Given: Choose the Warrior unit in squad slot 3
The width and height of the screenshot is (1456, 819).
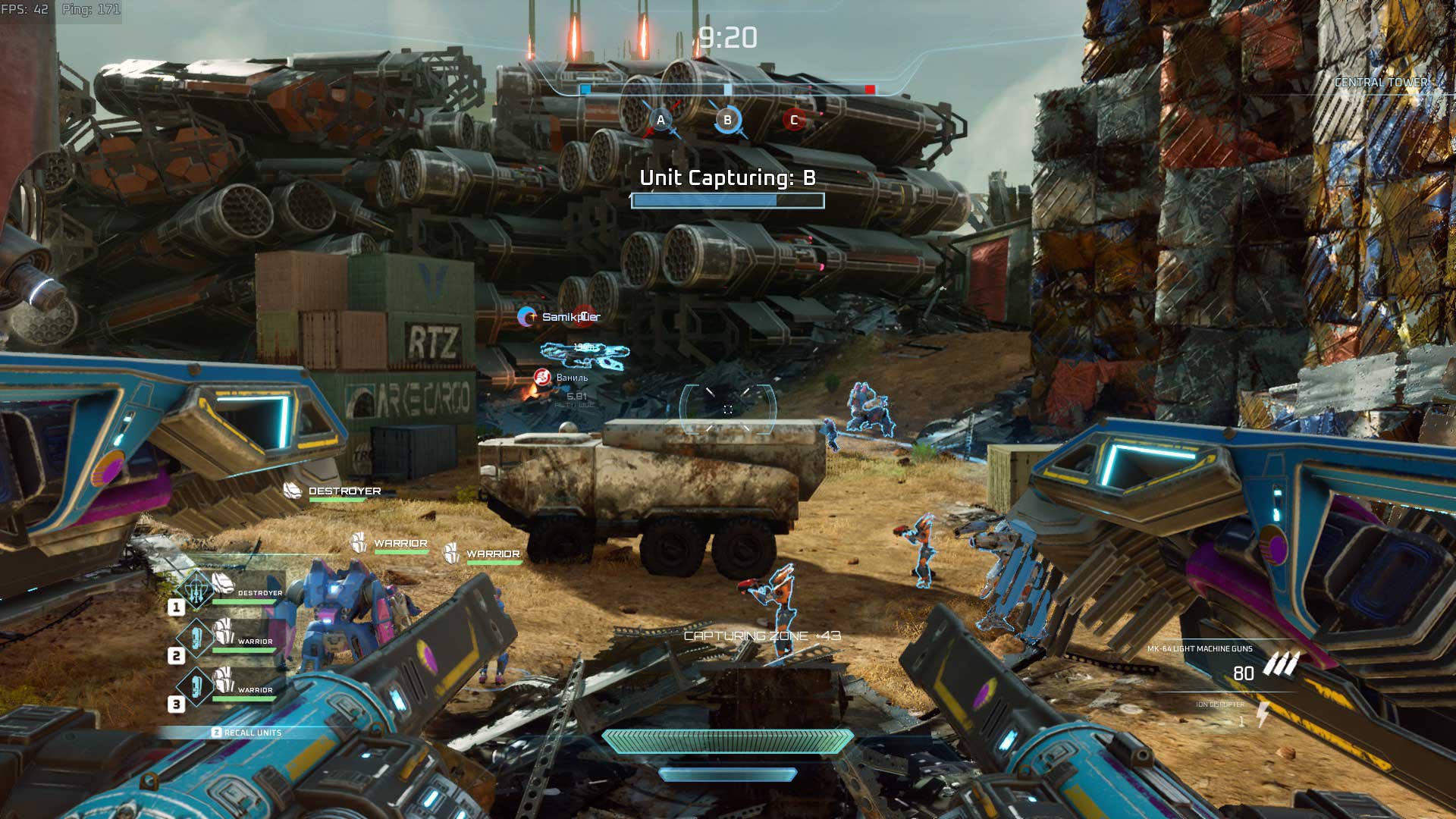Looking at the screenshot, I should pos(227,688).
